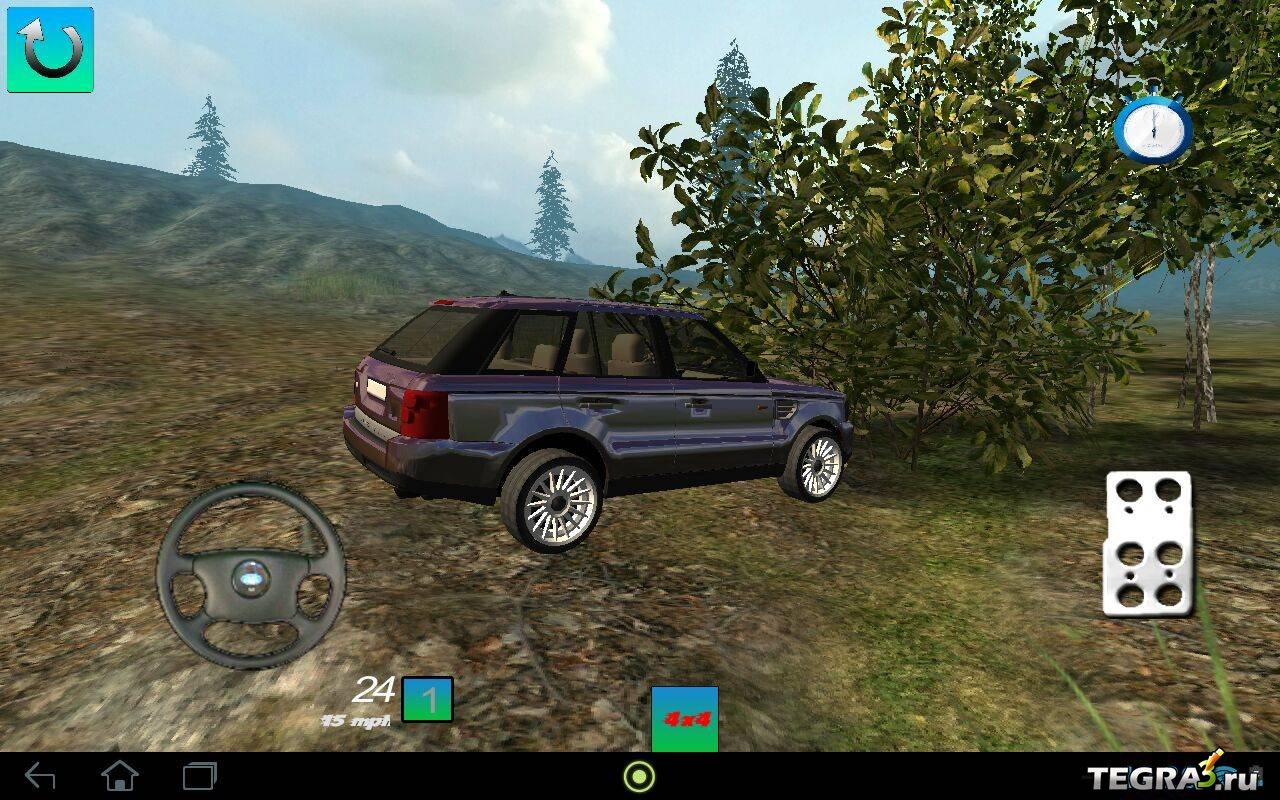Image resolution: width=1280 pixels, height=800 pixels.
Task: Open the stopwatch timer icon
Action: tap(1153, 130)
